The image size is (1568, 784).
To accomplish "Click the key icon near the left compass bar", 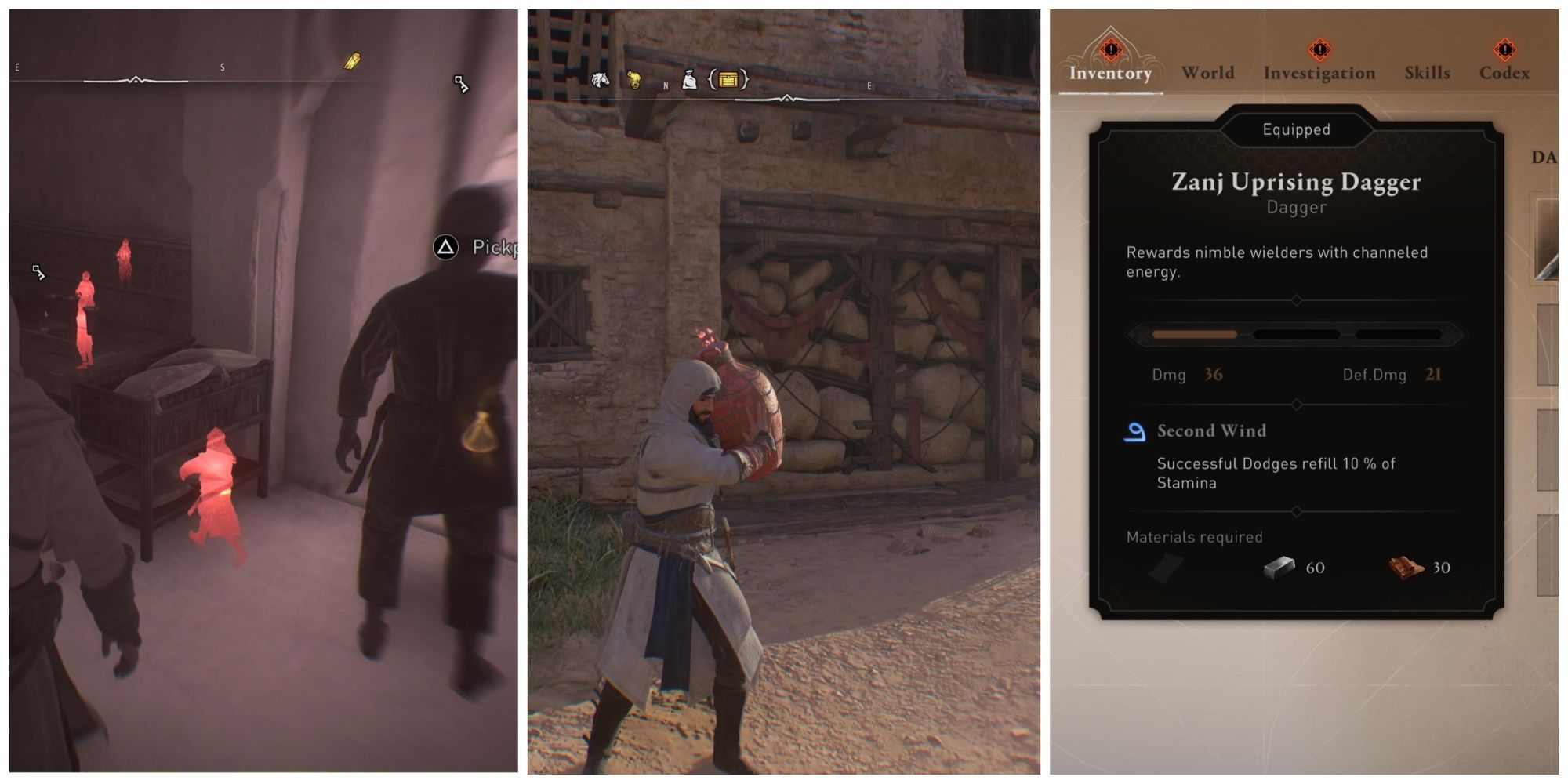I will click(462, 85).
